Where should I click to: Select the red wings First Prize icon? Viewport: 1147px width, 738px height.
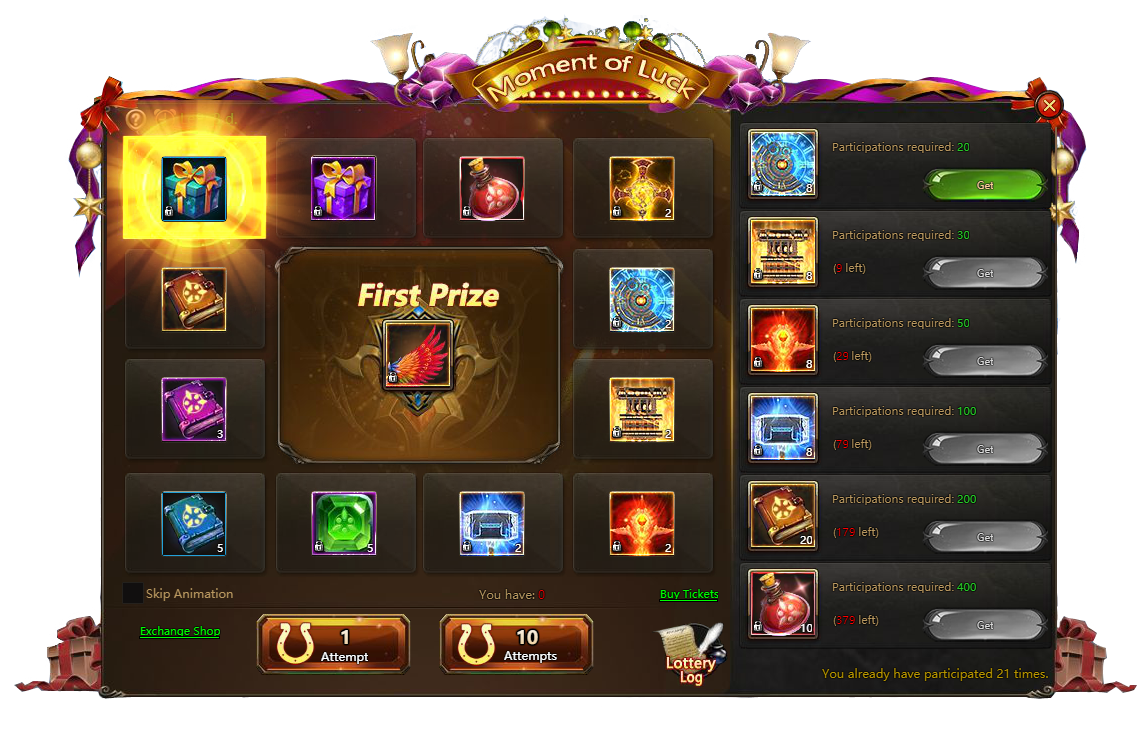click(x=418, y=355)
